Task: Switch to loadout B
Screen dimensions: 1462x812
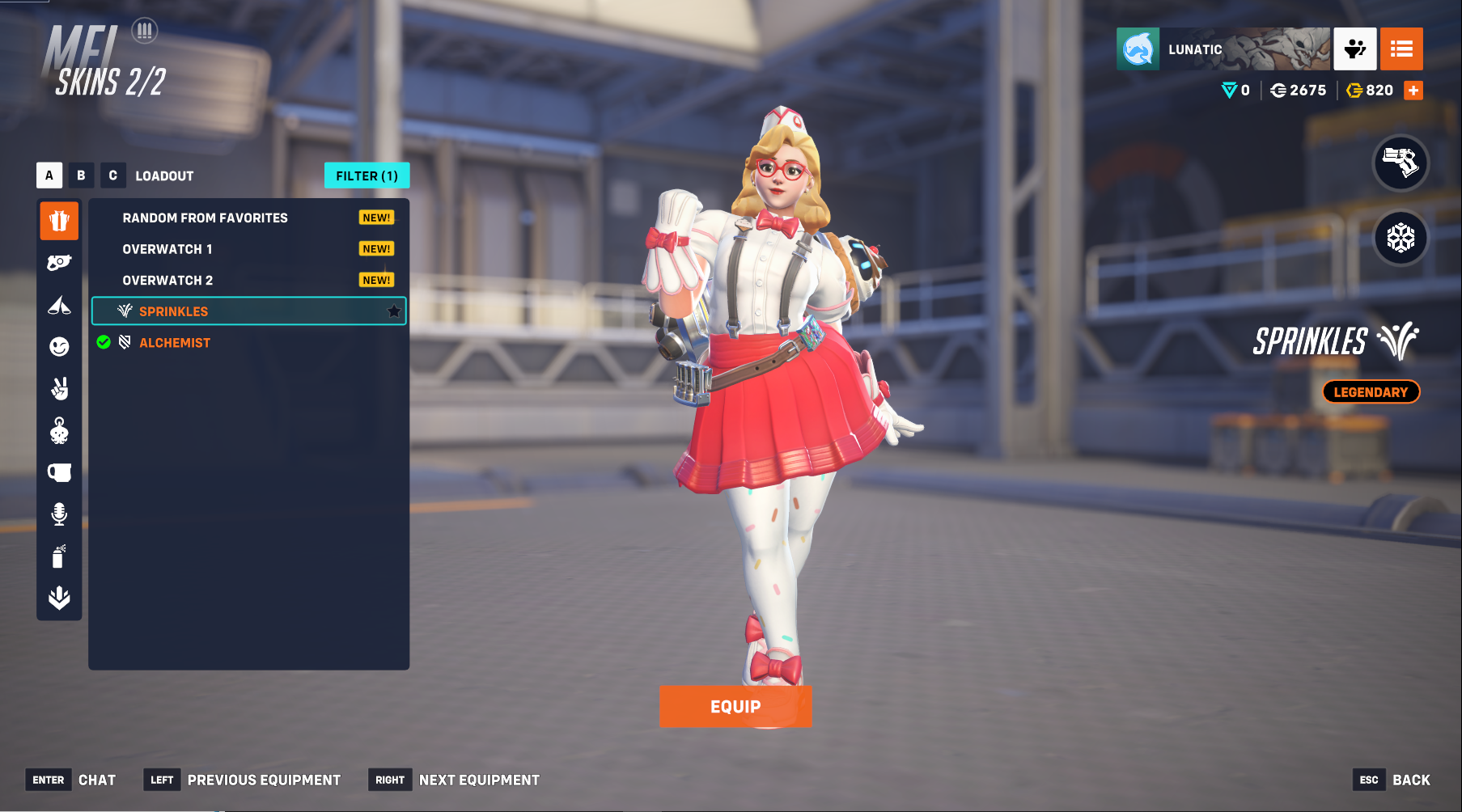Action: (81, 176)
